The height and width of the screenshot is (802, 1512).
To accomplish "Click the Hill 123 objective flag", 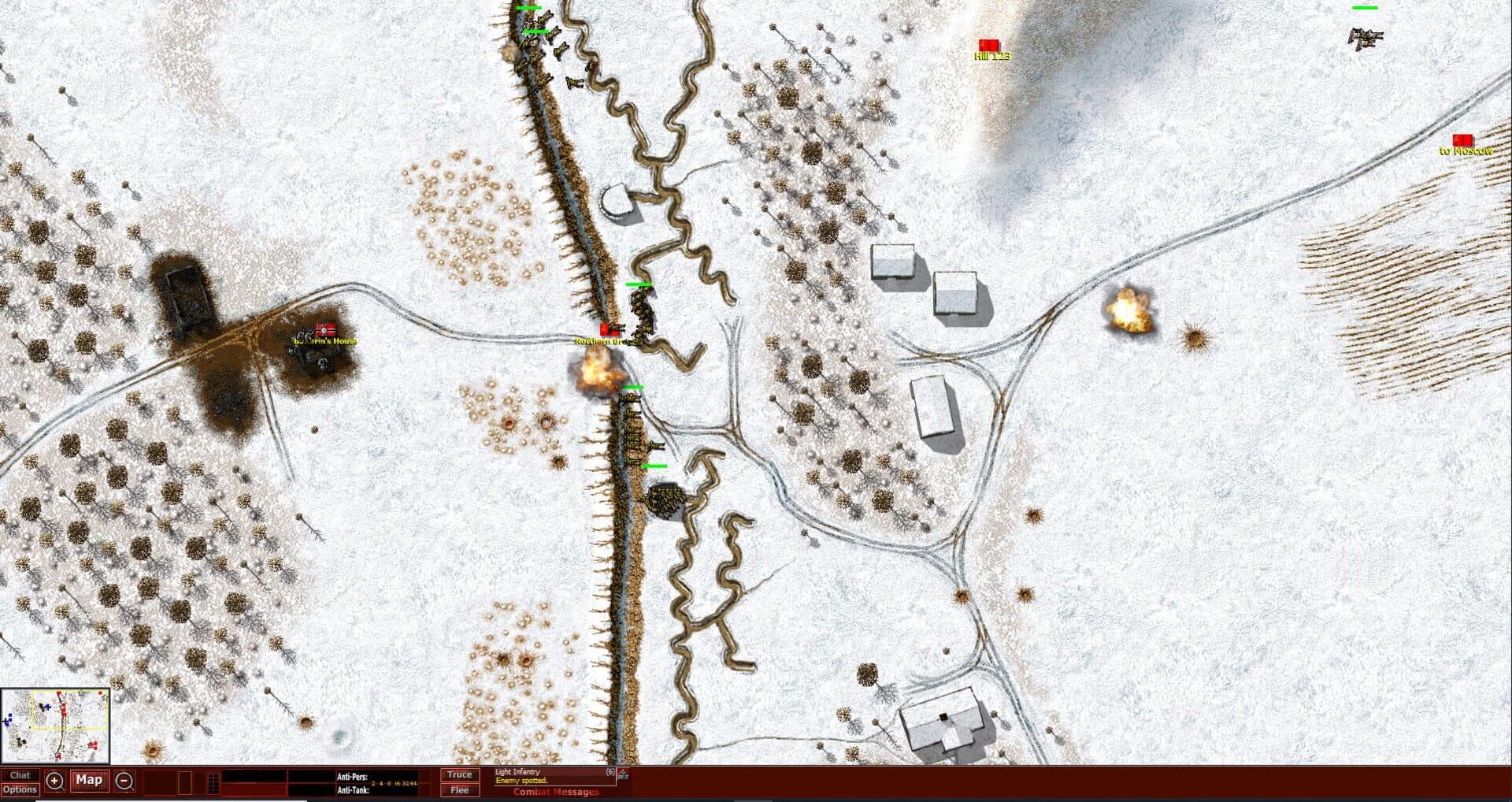I will click(x=989, y=46).
